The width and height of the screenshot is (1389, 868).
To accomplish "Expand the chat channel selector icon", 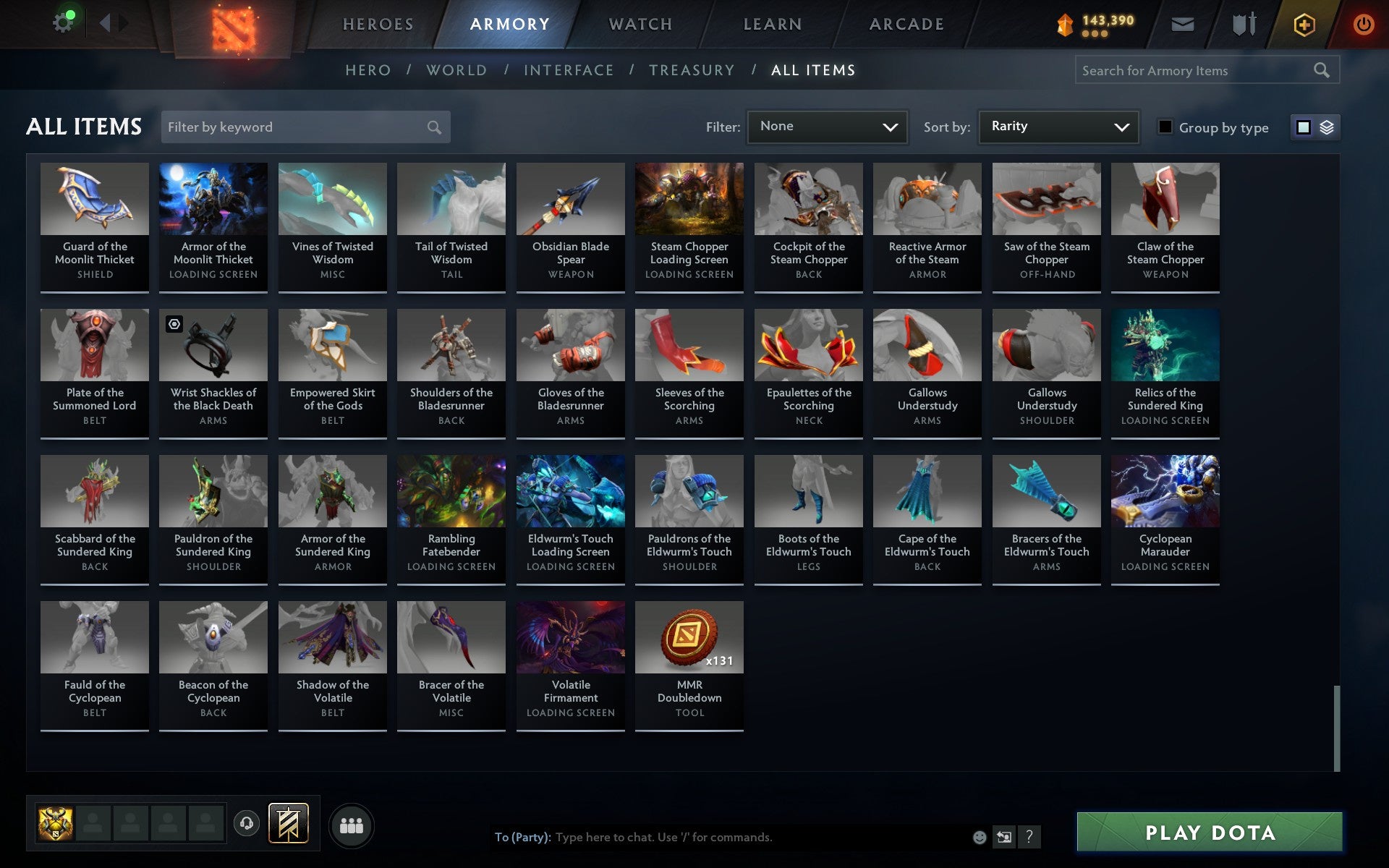I will (x=1004, y=838).
